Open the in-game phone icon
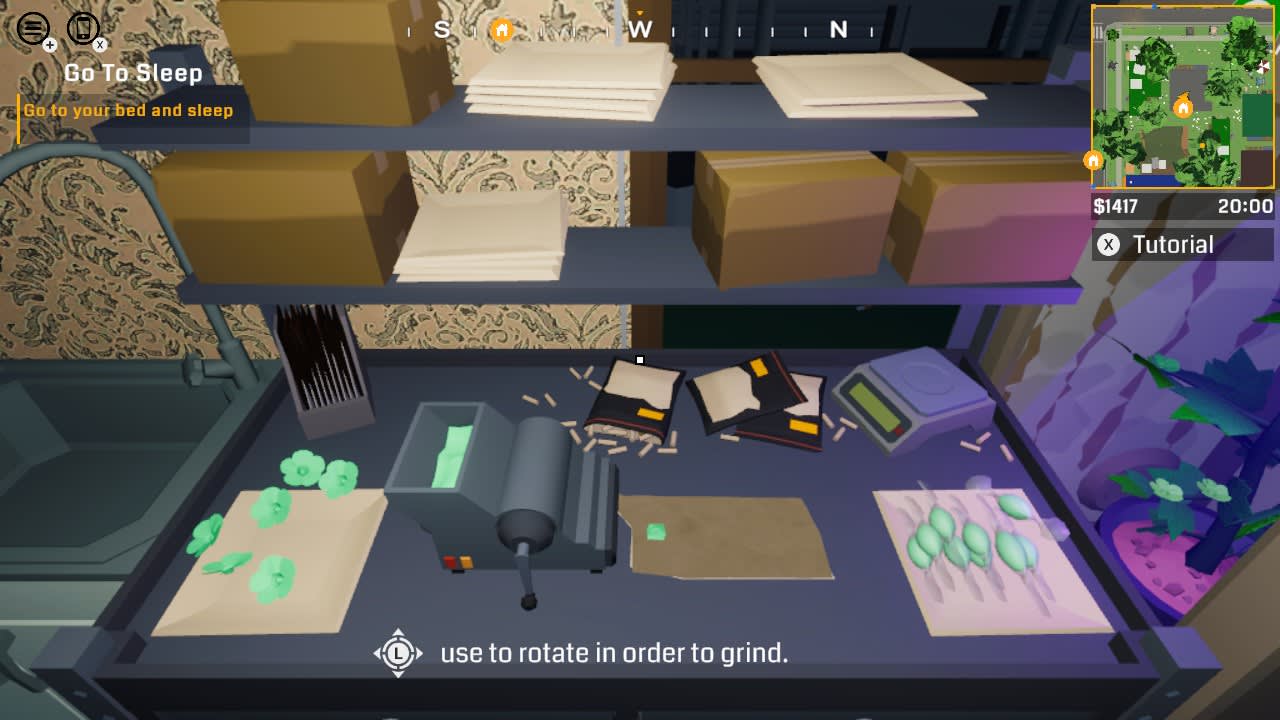 (82, 27)
